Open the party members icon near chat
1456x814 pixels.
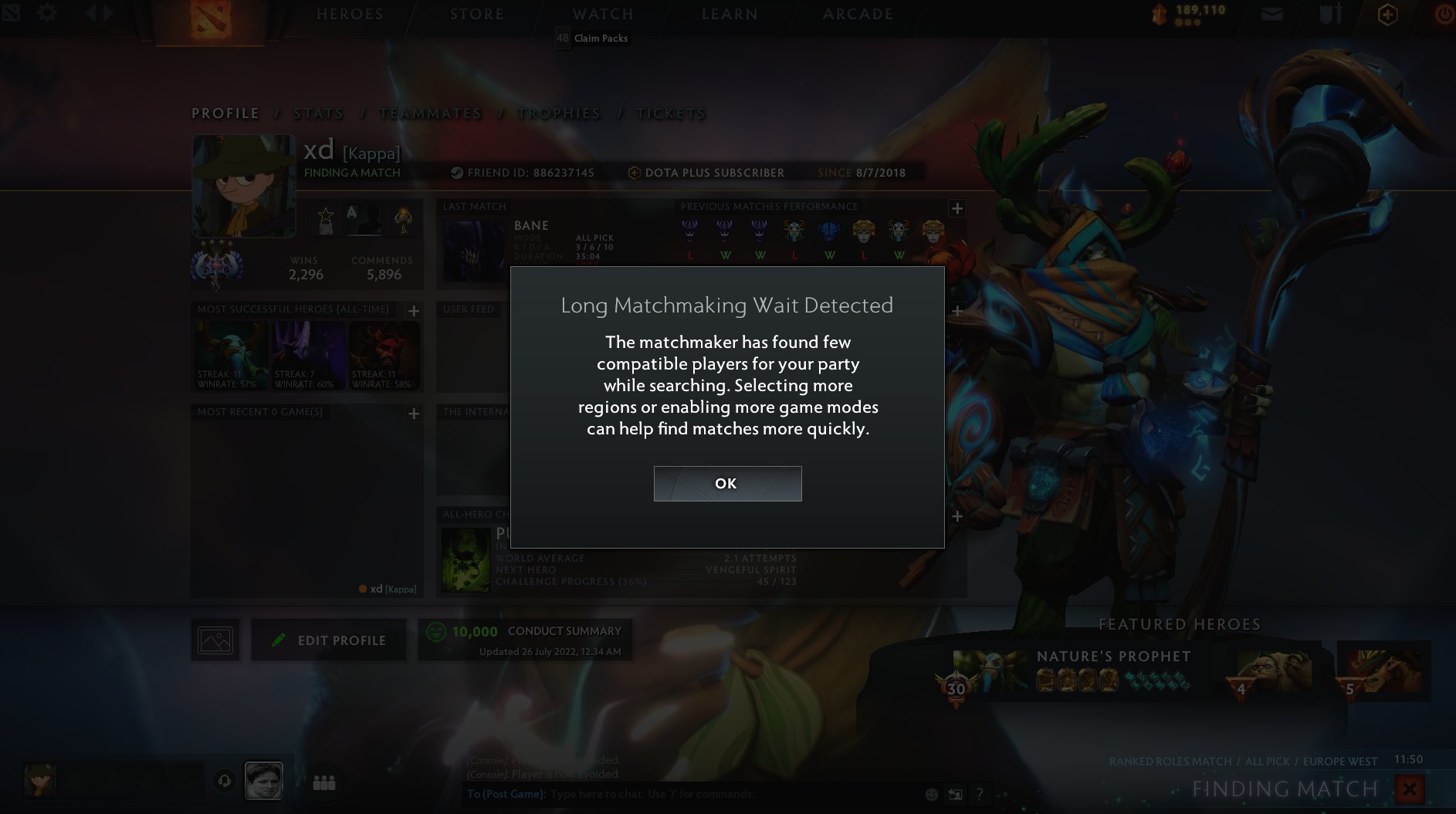[322, 782]
